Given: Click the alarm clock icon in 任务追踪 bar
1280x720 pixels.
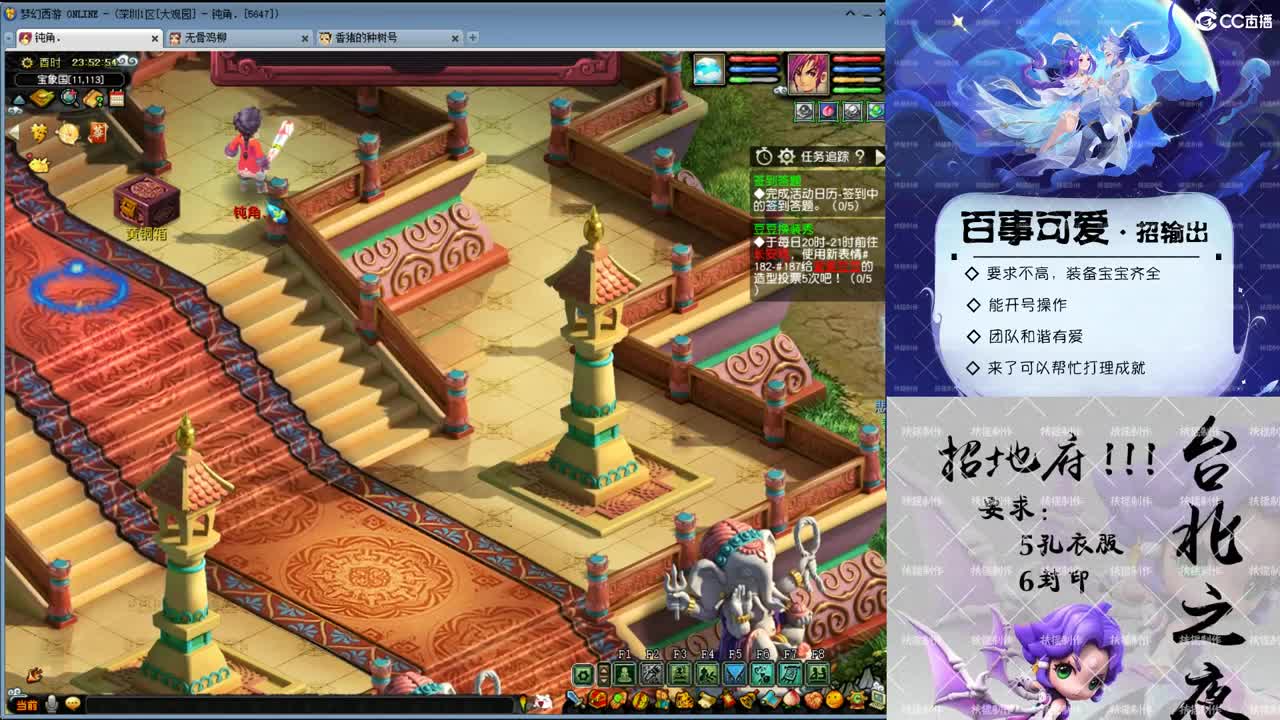Looking at the screenshot, I should click(764, 156).
